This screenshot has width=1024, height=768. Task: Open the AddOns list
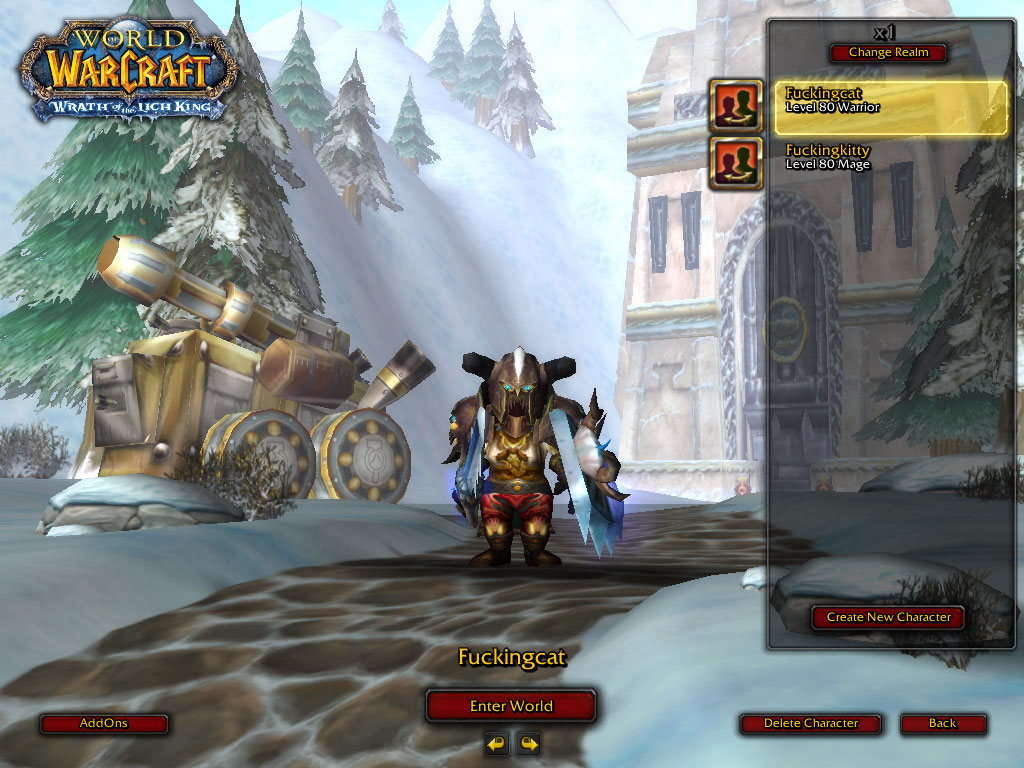pos(104,723)
